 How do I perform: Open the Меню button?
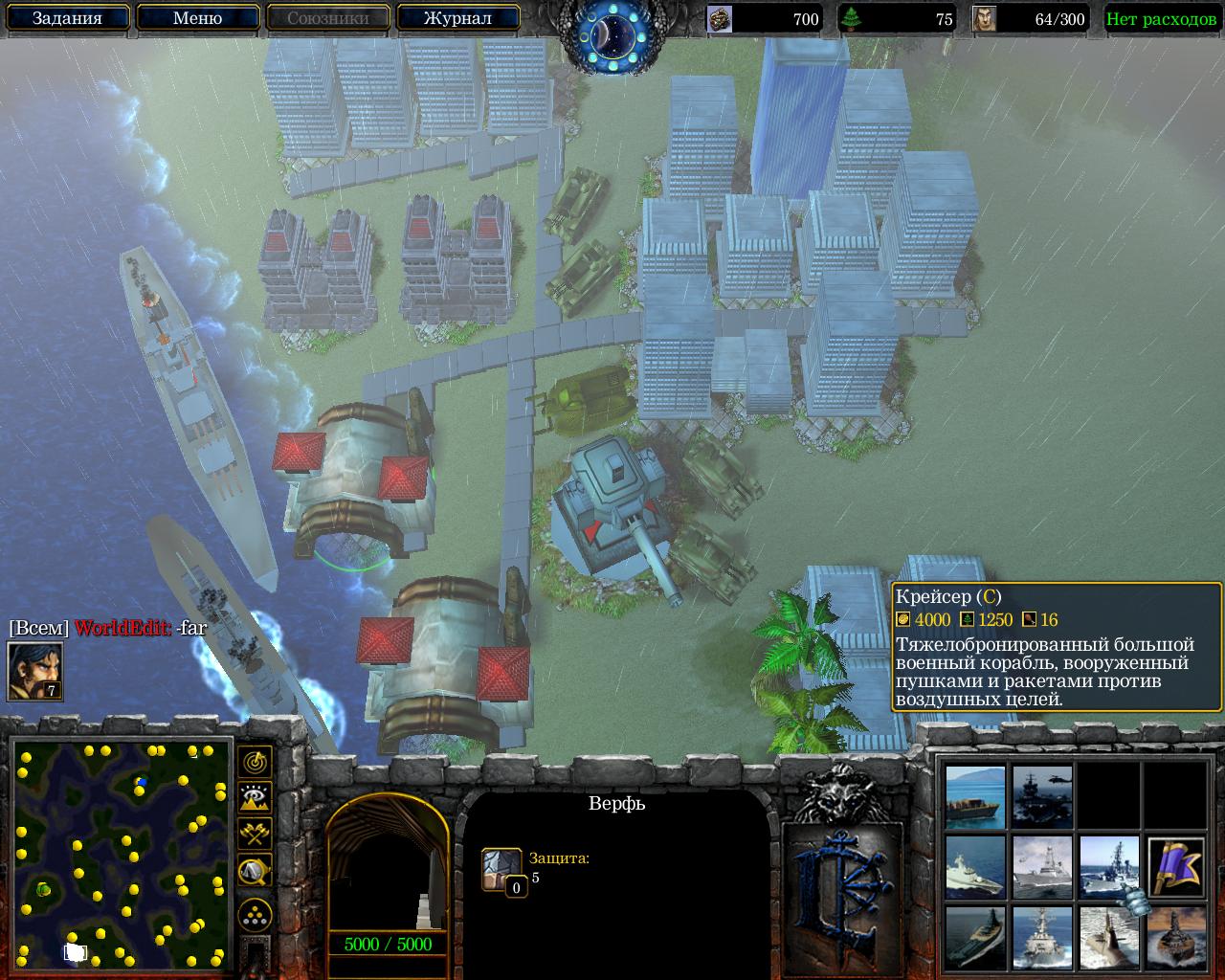pos(197,18)
